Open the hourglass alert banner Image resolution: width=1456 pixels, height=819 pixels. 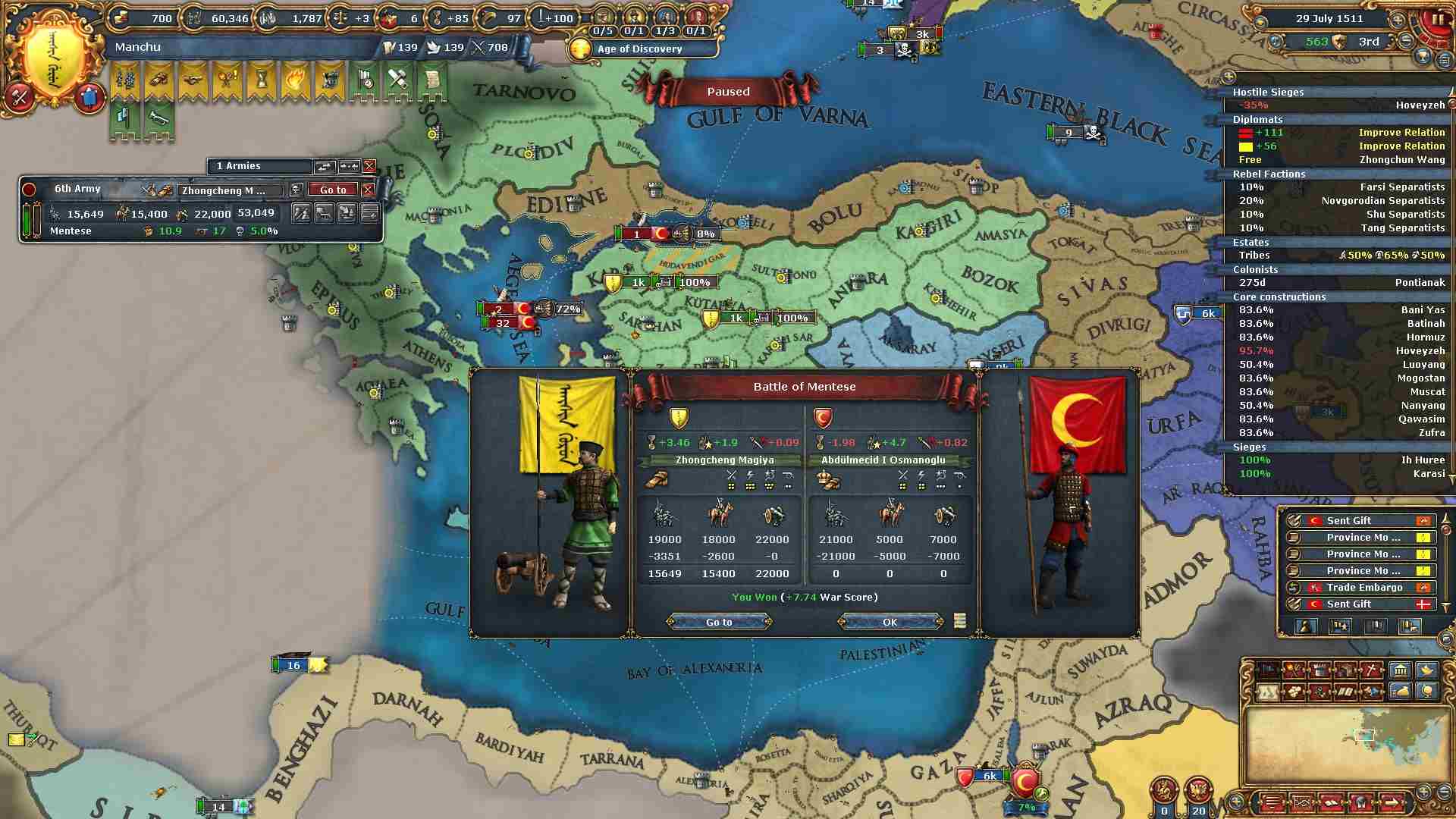pos(261,80)
